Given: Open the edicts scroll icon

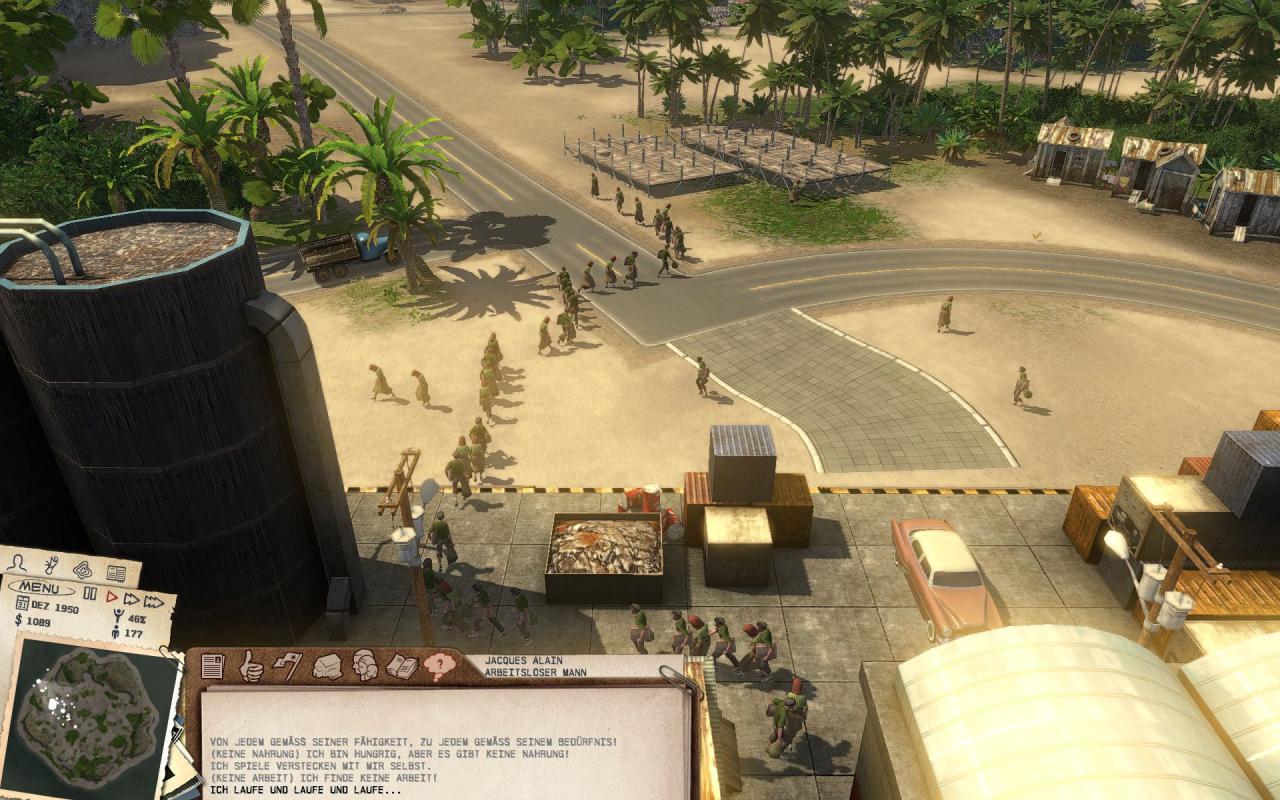Looking at the screenshot, I should (x=52, y=567).
